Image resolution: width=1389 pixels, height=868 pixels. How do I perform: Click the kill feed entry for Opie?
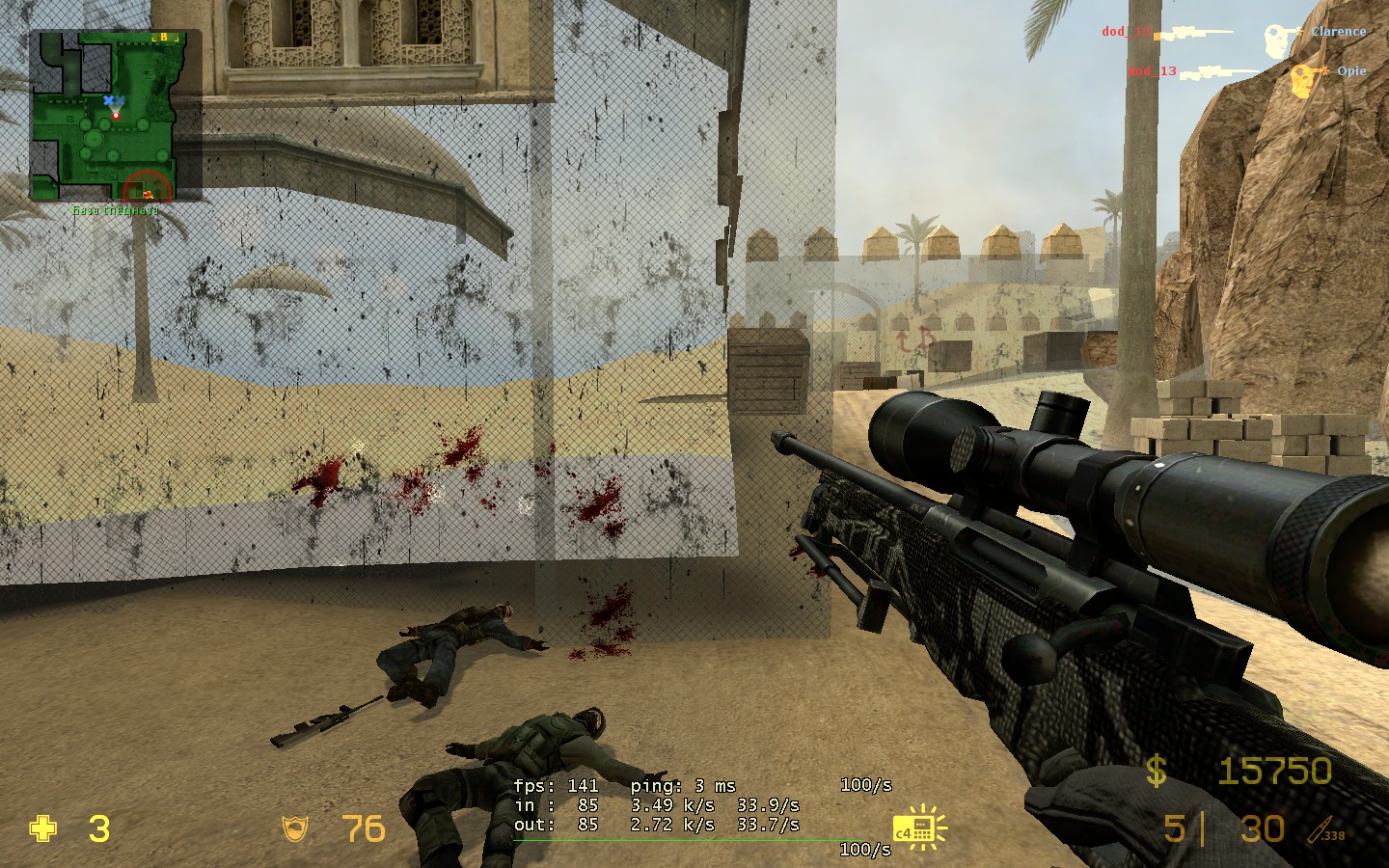tap(1246, 72)
